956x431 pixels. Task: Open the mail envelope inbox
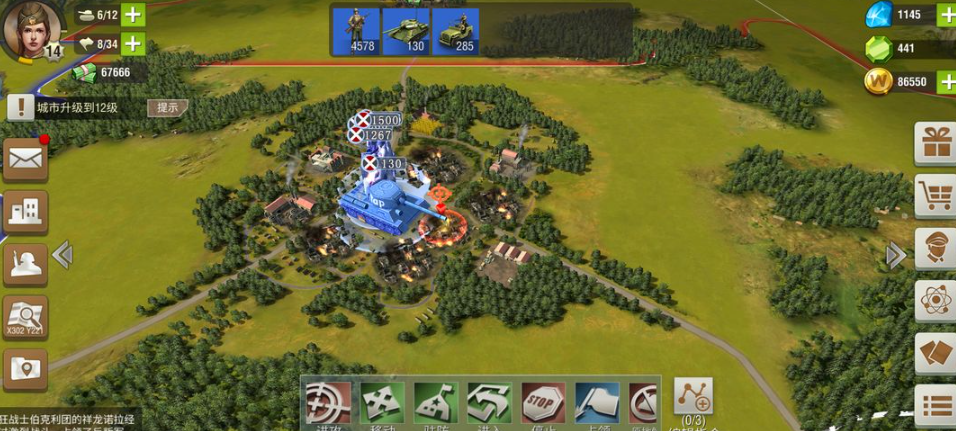(25, 159)
